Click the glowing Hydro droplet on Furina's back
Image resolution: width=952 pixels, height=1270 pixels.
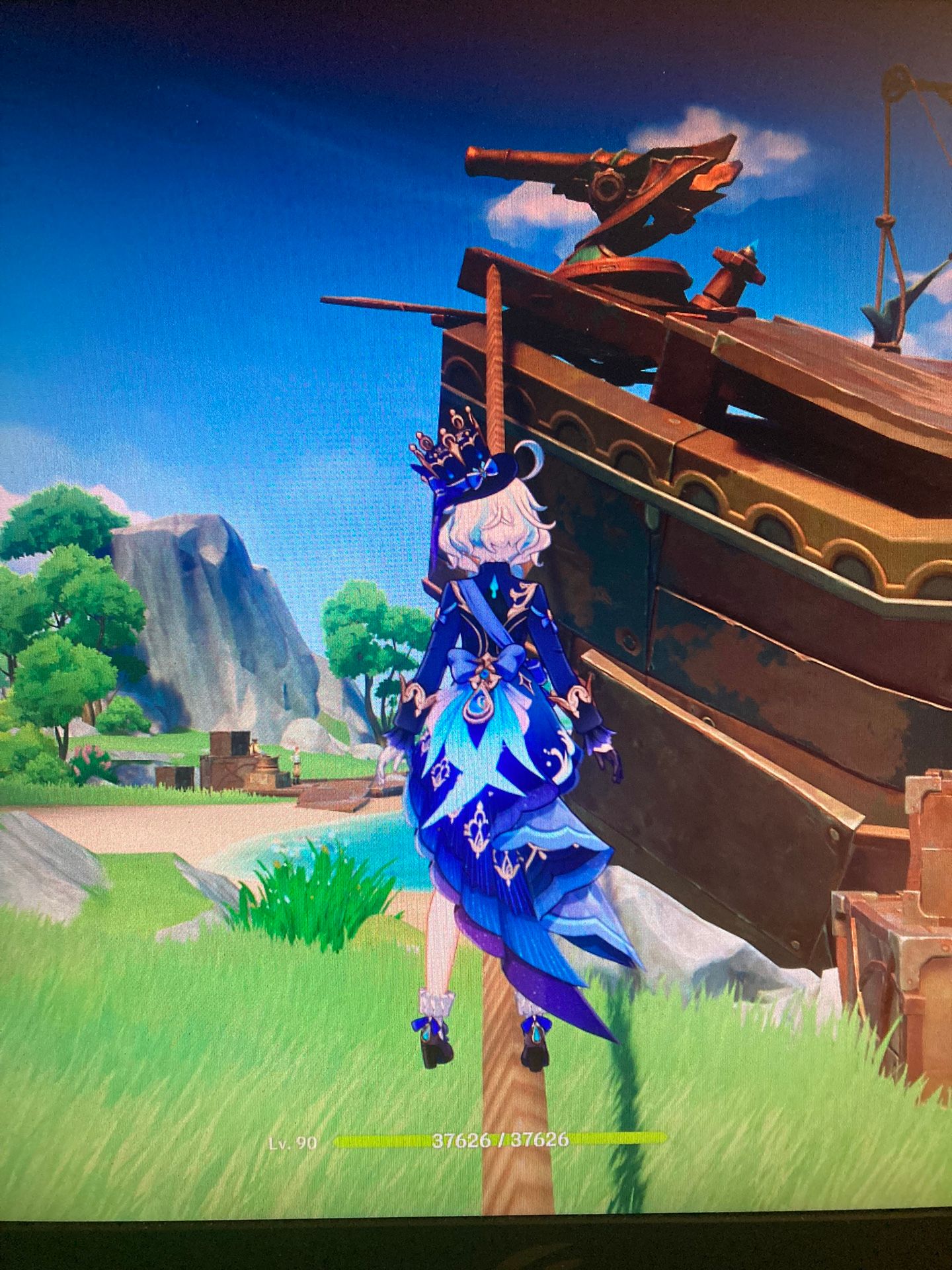click(494, 587)
